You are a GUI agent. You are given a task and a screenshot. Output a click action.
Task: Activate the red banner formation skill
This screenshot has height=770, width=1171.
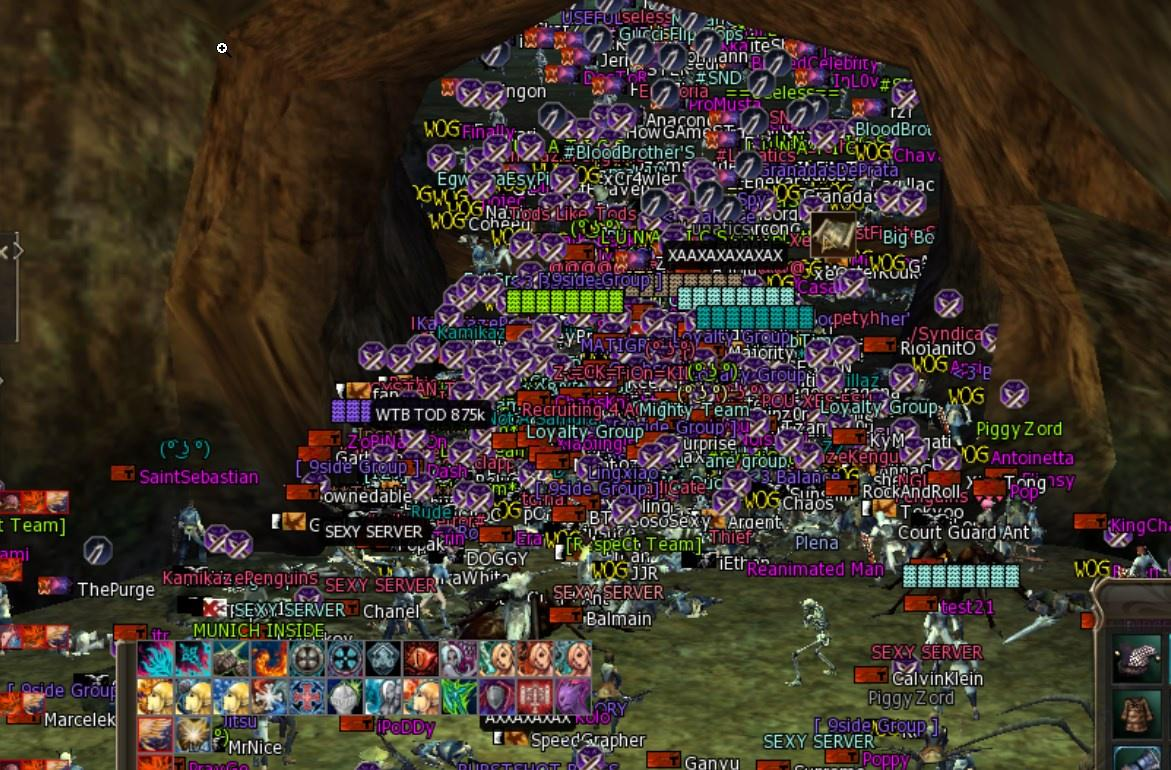coord(534,696)
